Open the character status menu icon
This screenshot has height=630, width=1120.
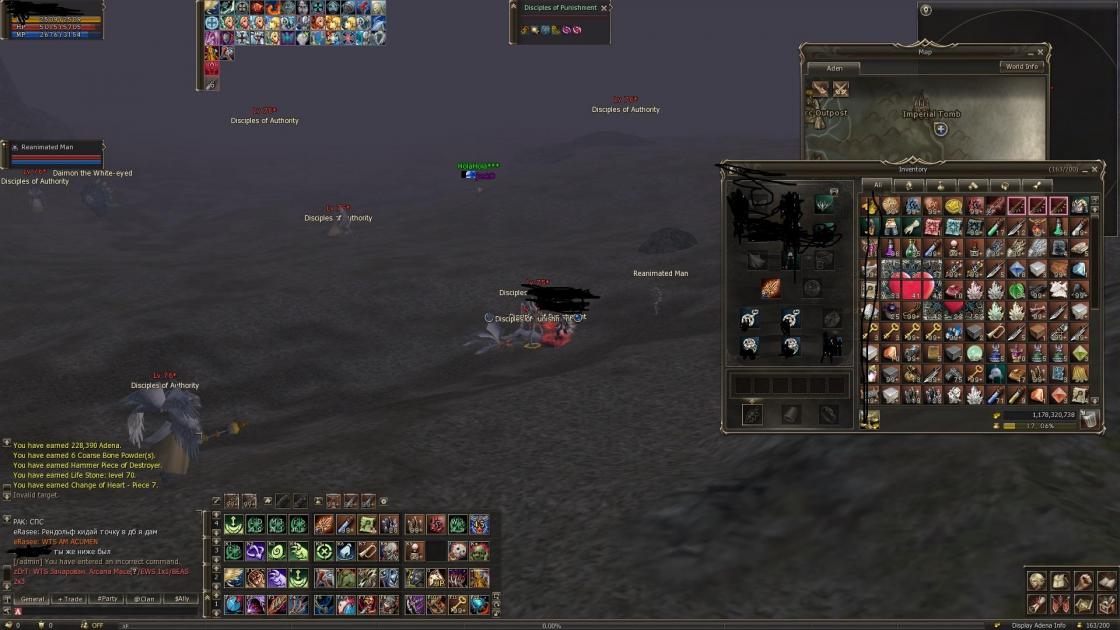(1037, 581)
